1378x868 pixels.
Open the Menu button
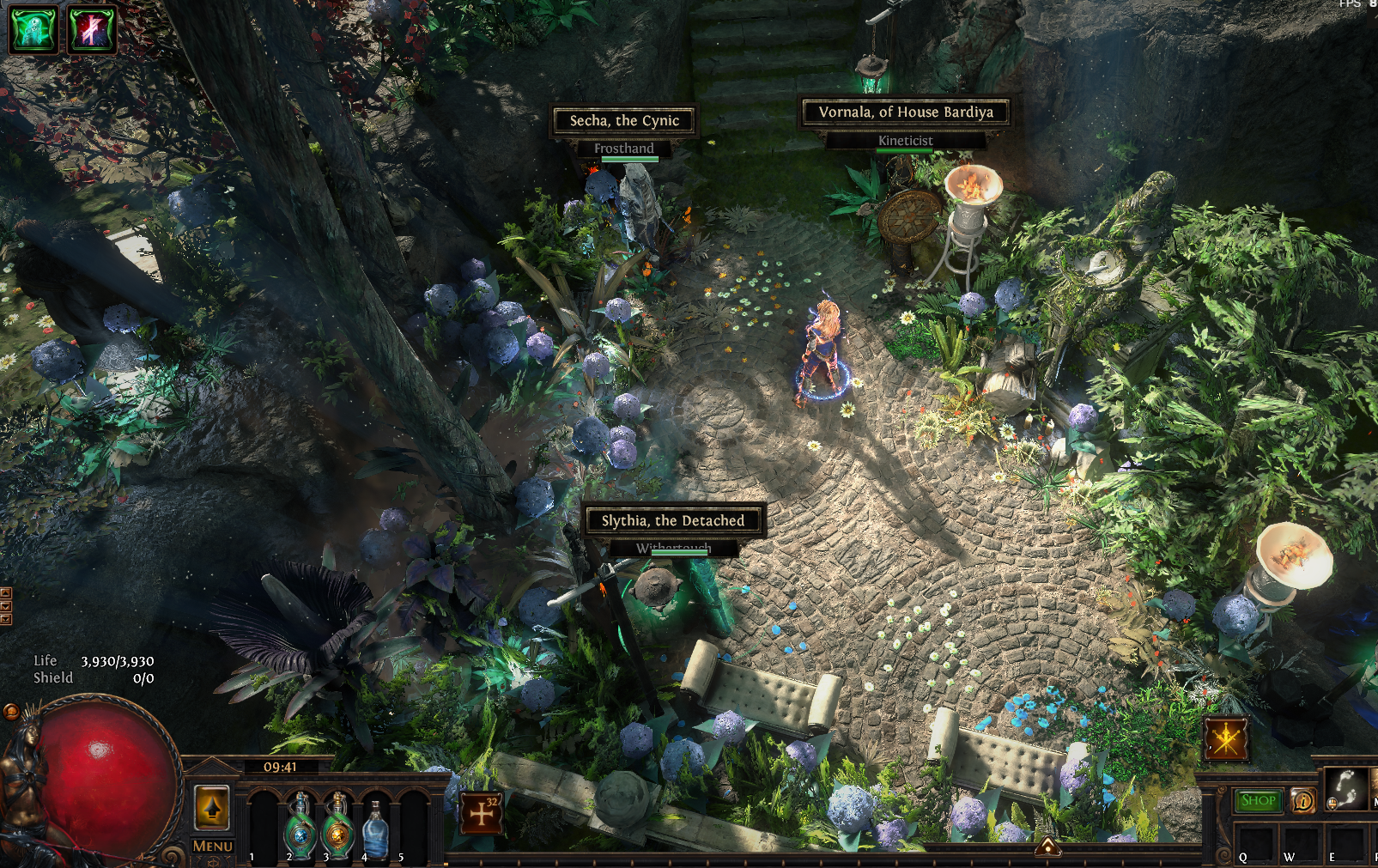pyautogui.click(x=212, y=846)
